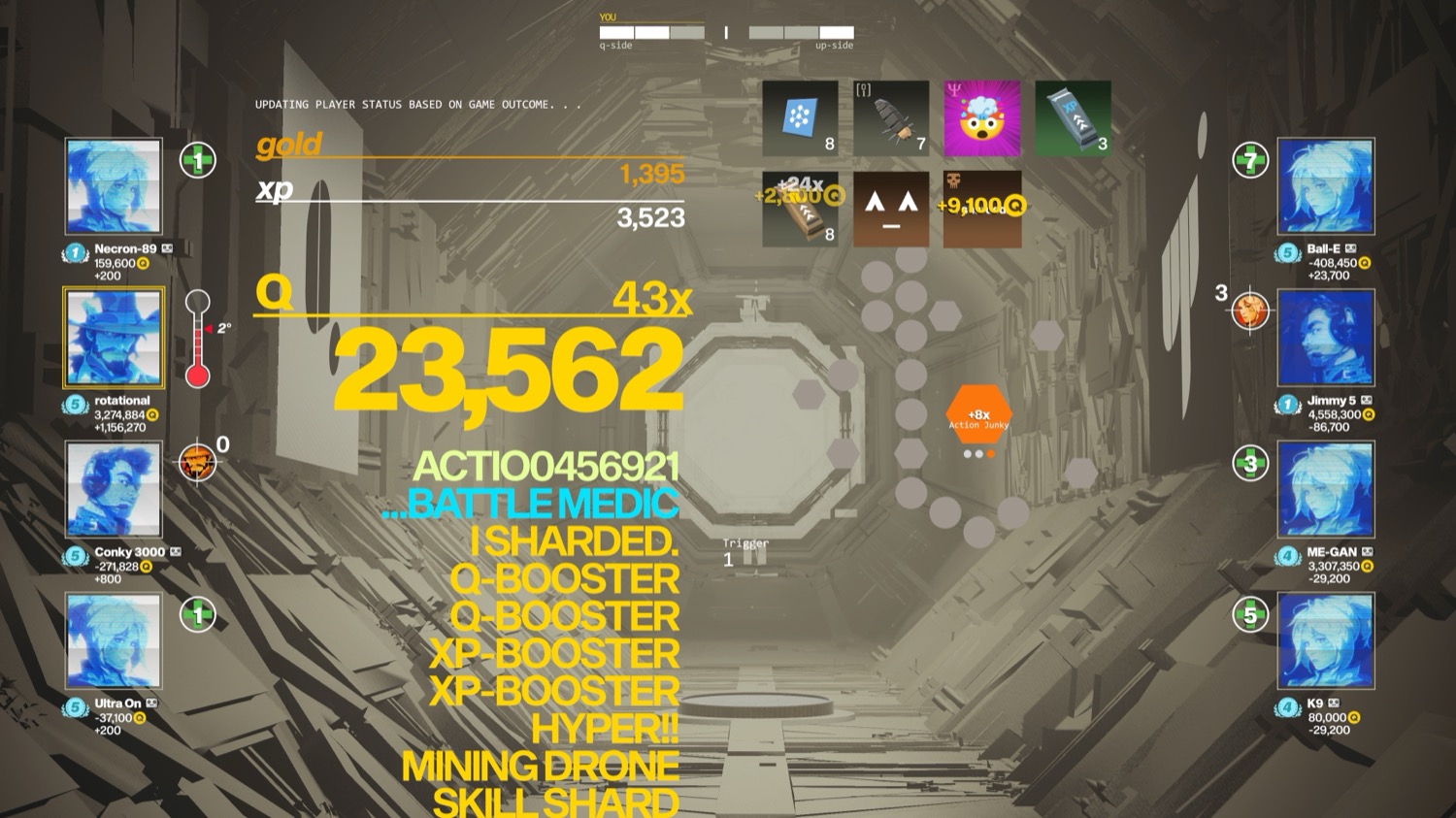Screen dimensions: 1456x818
Task: Select the blue skill shard item slot
Action: 800,118
